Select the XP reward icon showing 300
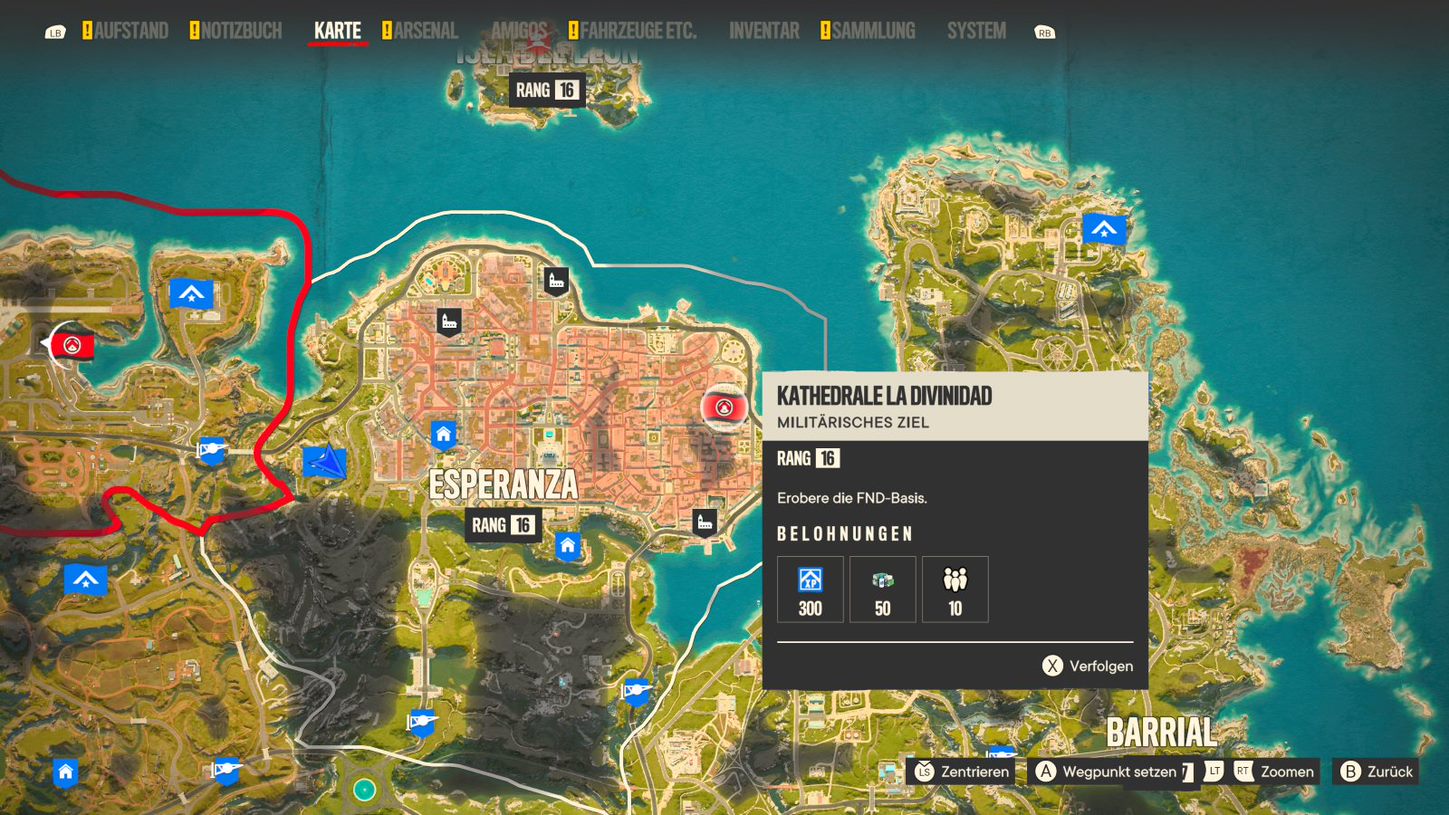The image size is (1449, 815). [809, 589]
